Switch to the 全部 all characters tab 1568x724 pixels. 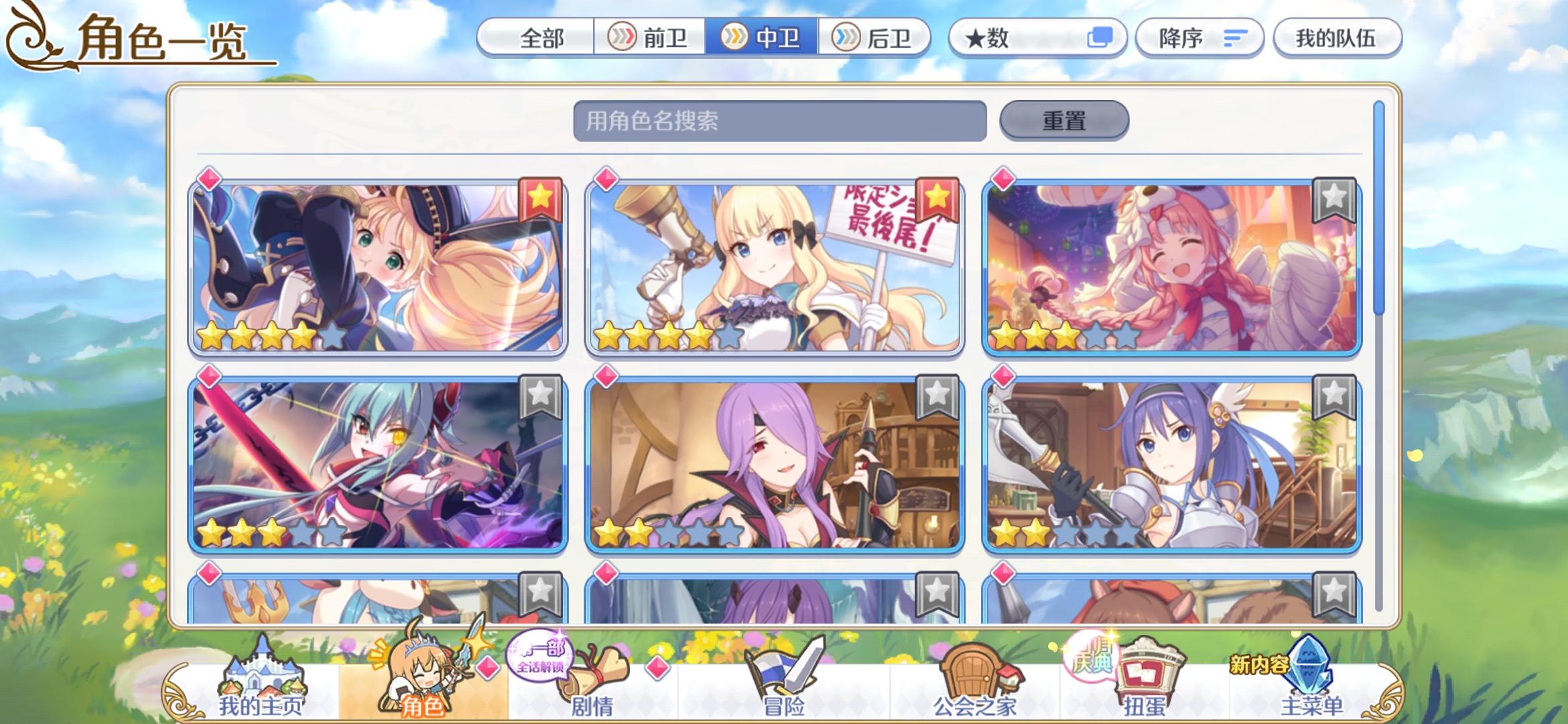click(543, 39)
